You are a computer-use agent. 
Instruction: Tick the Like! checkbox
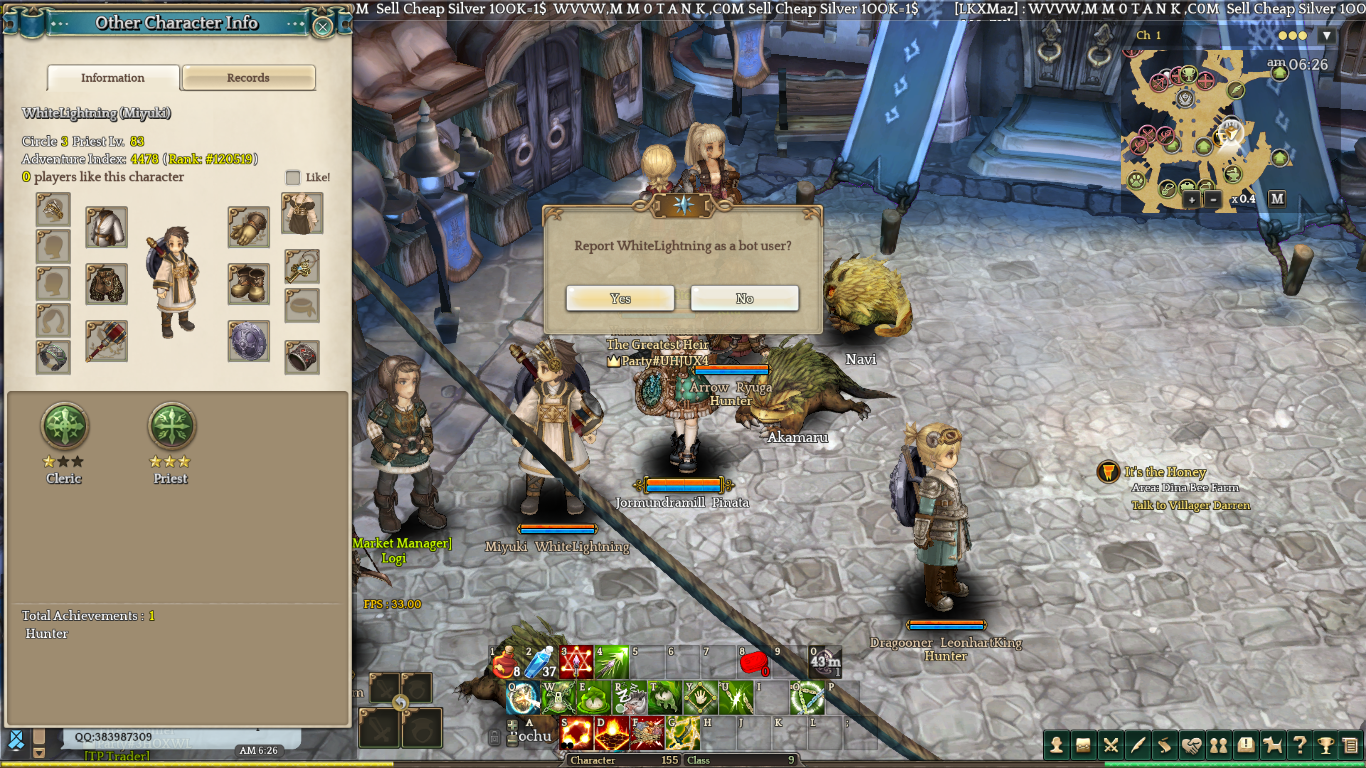293,177
